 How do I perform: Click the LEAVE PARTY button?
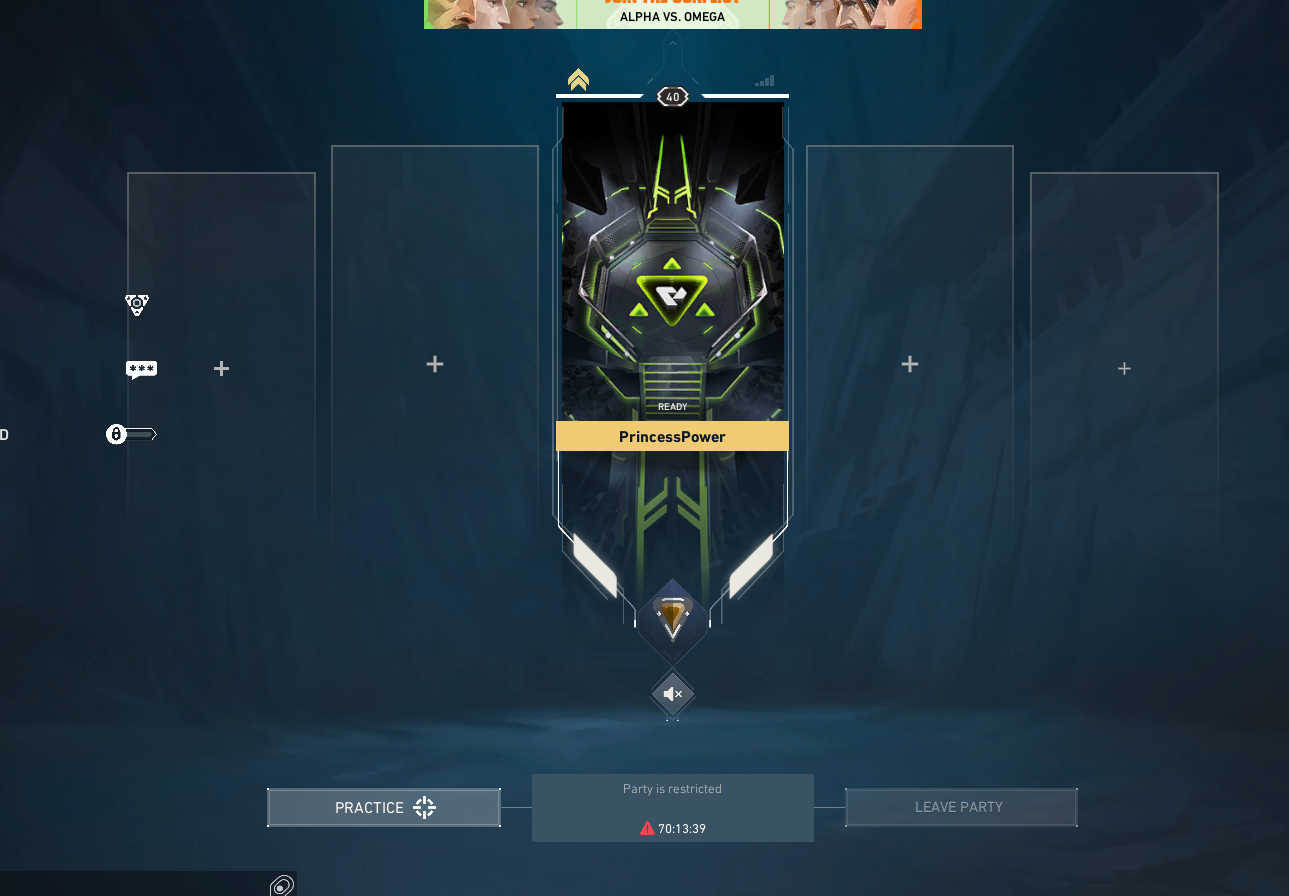(x=960, y=807)
